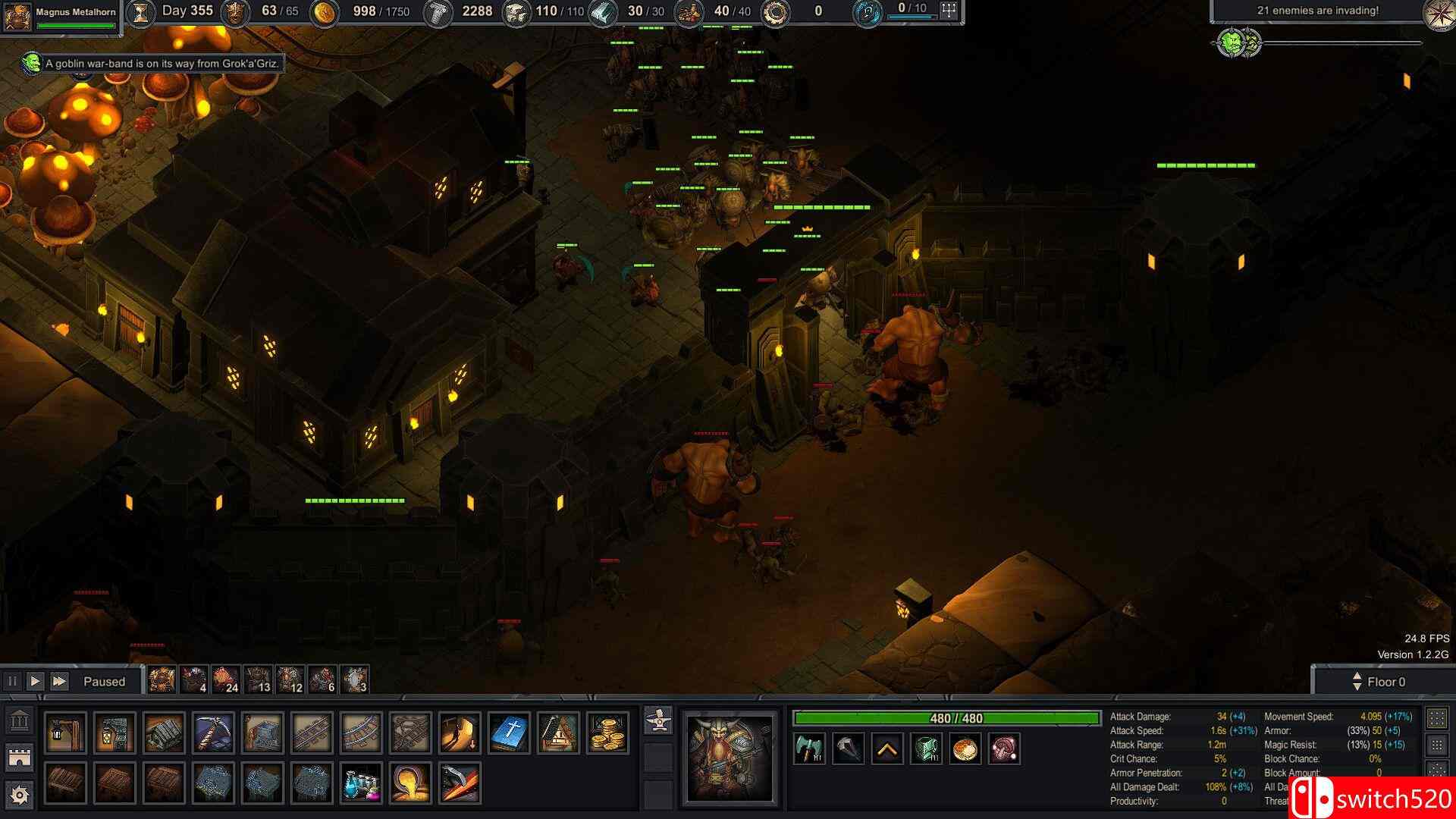The width and height of the screenshot is (1456, 819).
Task: Select the battle axe equipment slot
Action: [x=809, y=749]
